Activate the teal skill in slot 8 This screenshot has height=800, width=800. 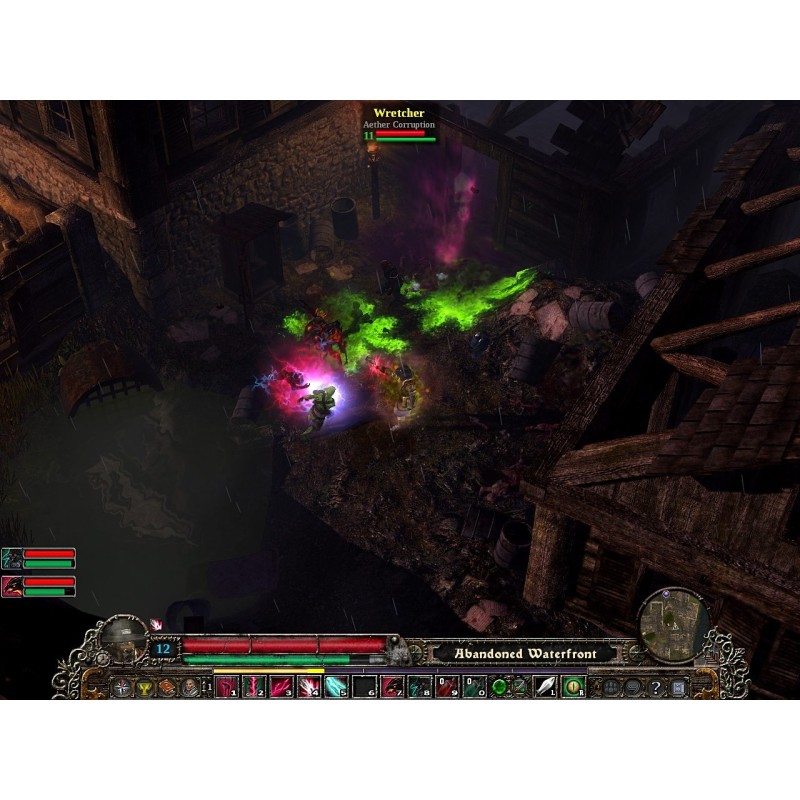tap(417, 687)
